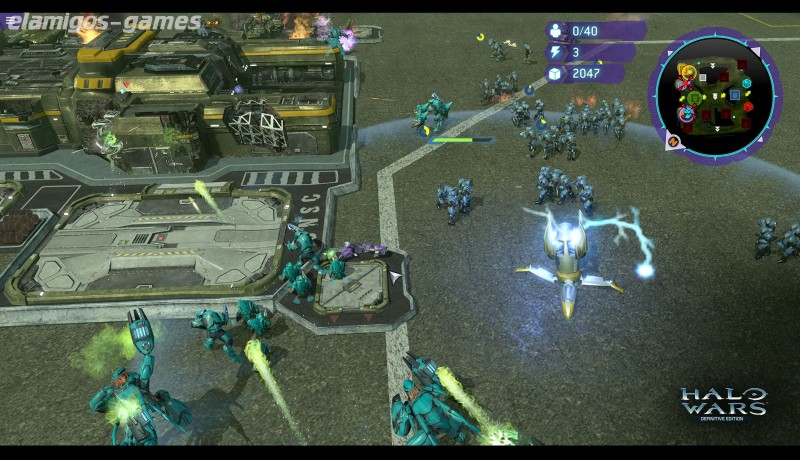
Task: Jump to the green base marker on minimap
Action: [x=695, y=97]
